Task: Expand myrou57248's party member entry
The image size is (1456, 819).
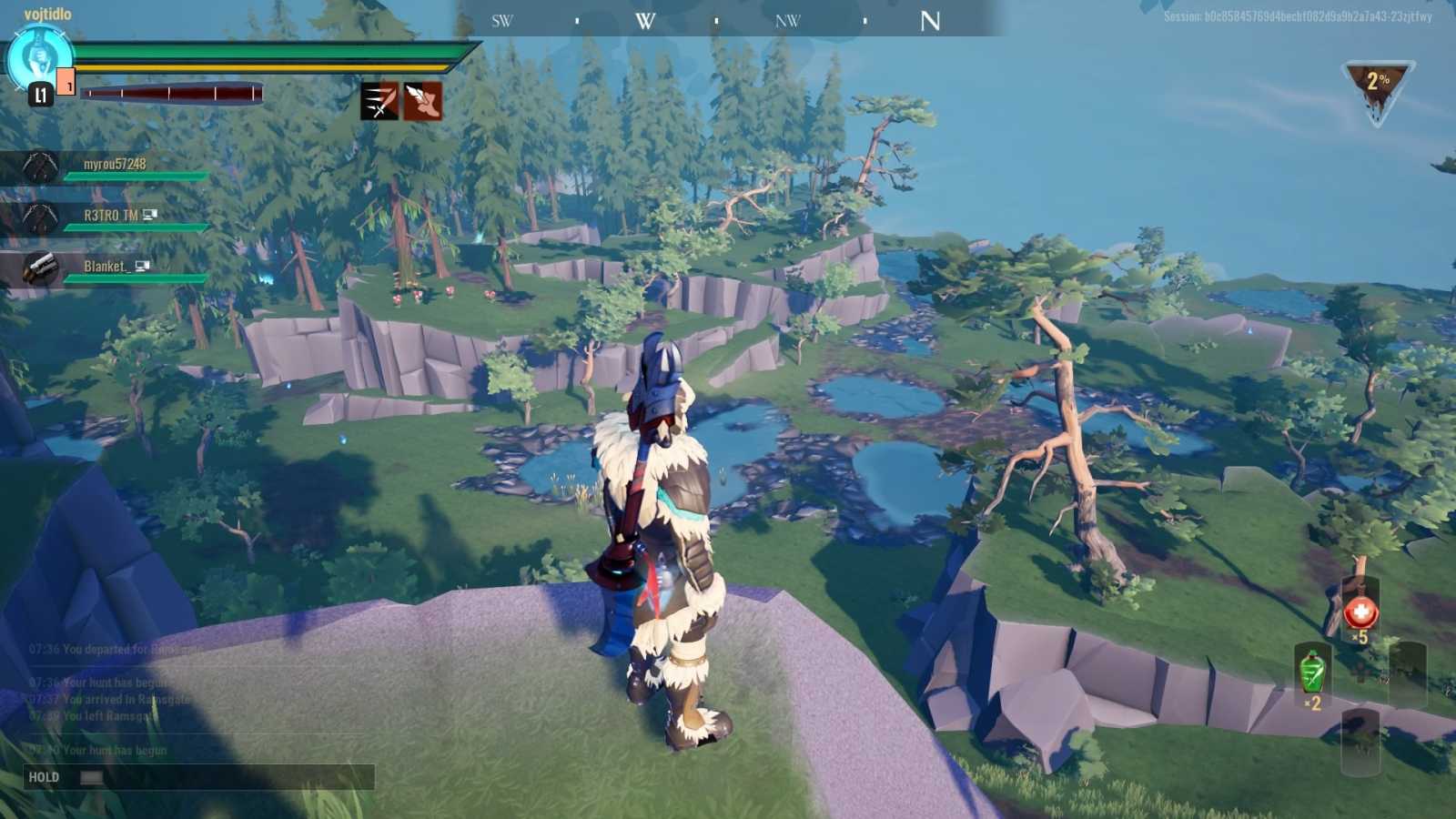Action: point(118,165)
